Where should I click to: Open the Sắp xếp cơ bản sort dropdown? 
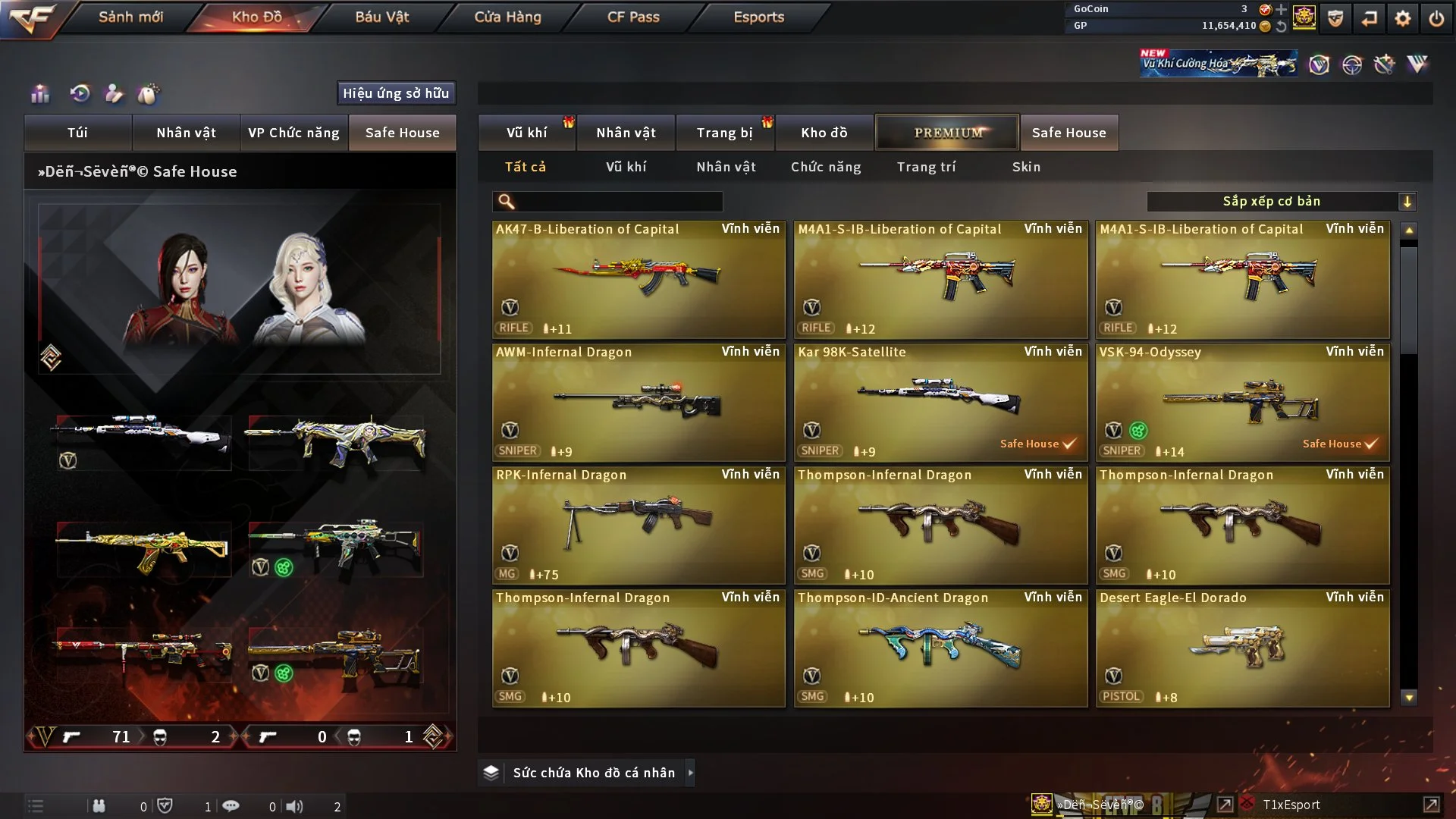click(1281, 202)
